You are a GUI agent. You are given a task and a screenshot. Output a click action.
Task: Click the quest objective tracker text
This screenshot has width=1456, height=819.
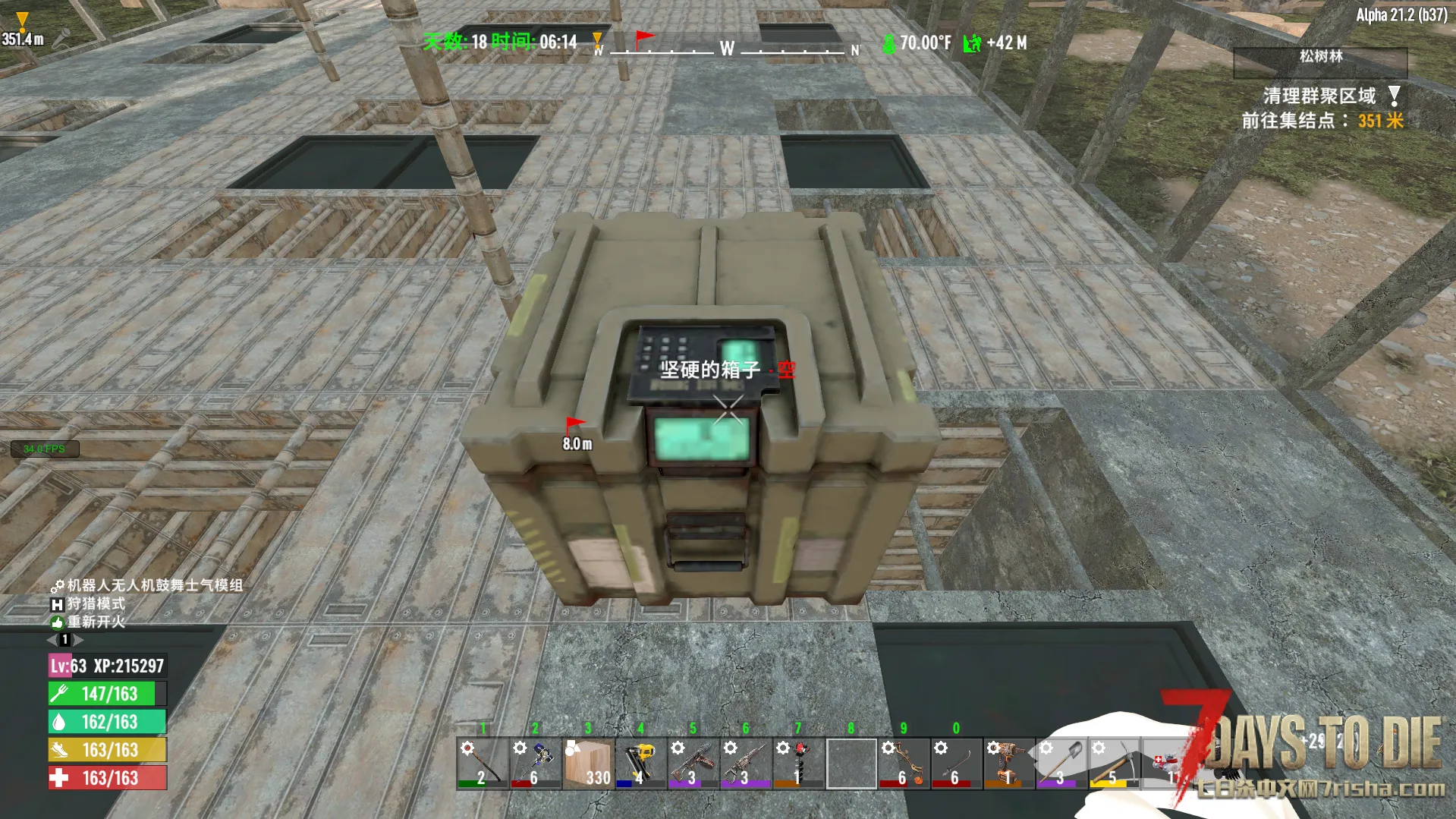click(1322, 108)
